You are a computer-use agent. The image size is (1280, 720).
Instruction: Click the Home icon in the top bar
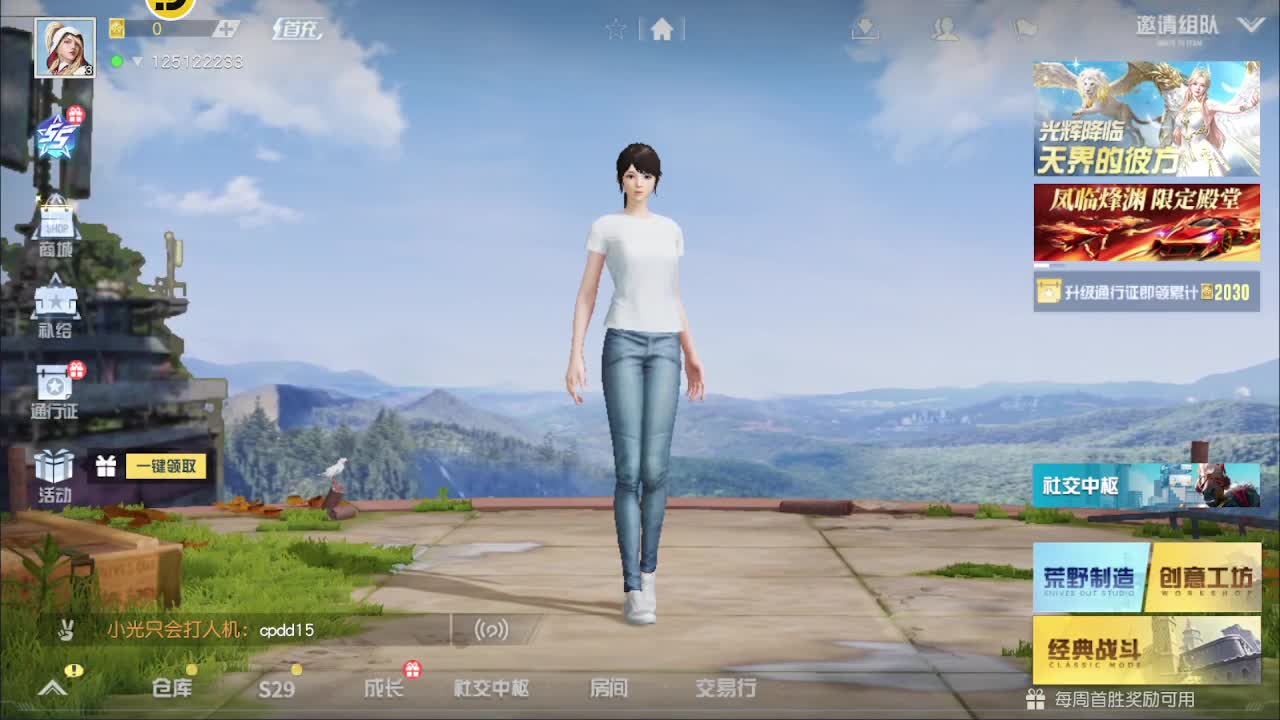[663, 29]
